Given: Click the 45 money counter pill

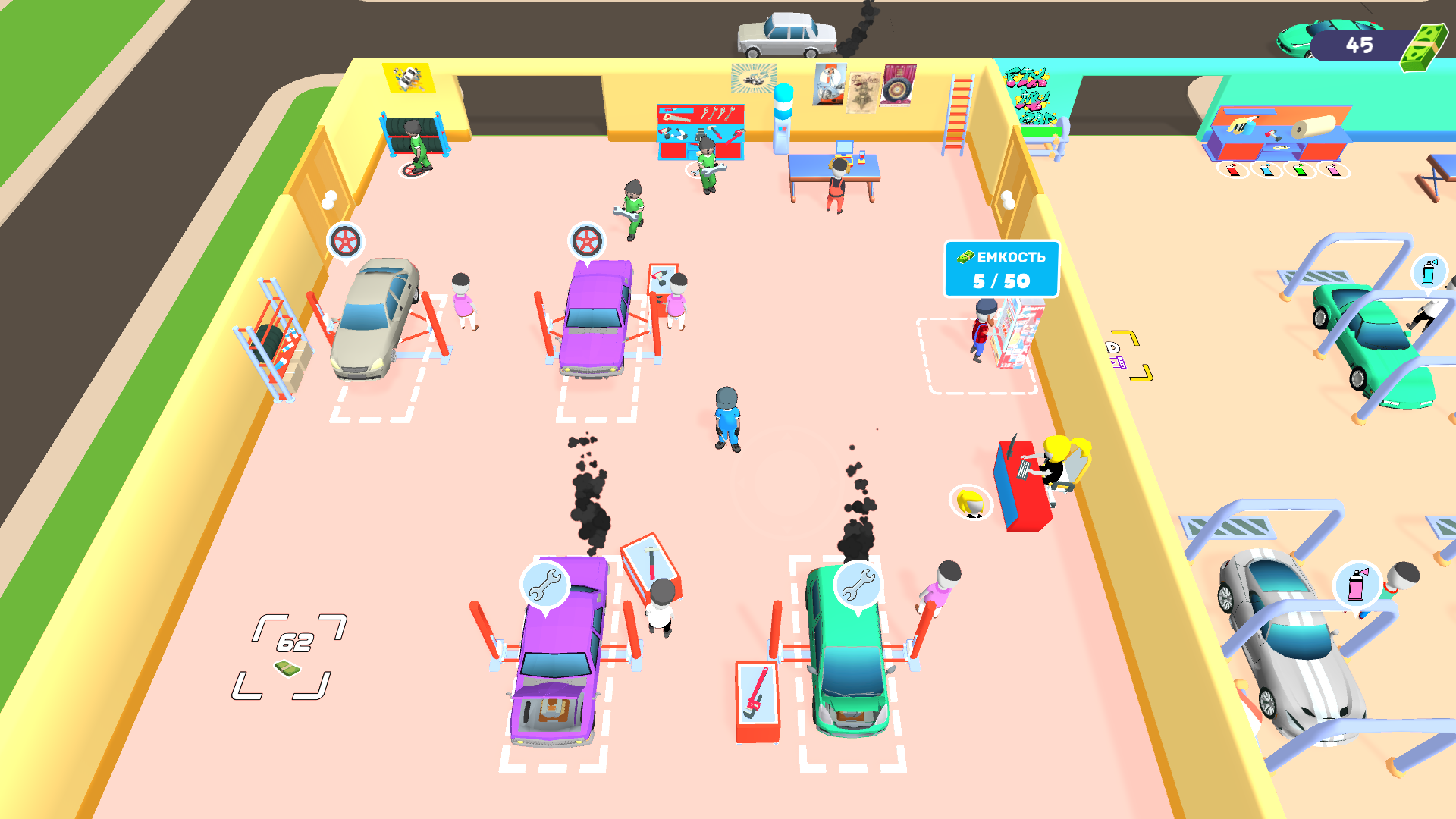Looking at the screenshot, I should point(1357,45).
